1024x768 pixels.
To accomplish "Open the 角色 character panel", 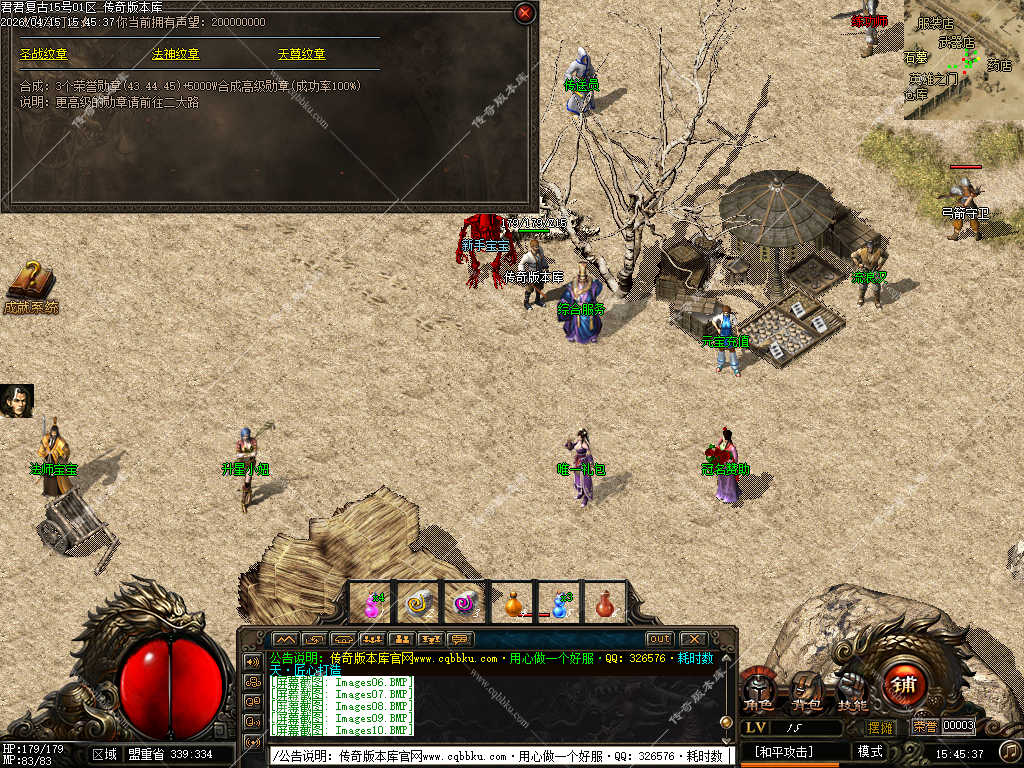I will click(760, 690).
